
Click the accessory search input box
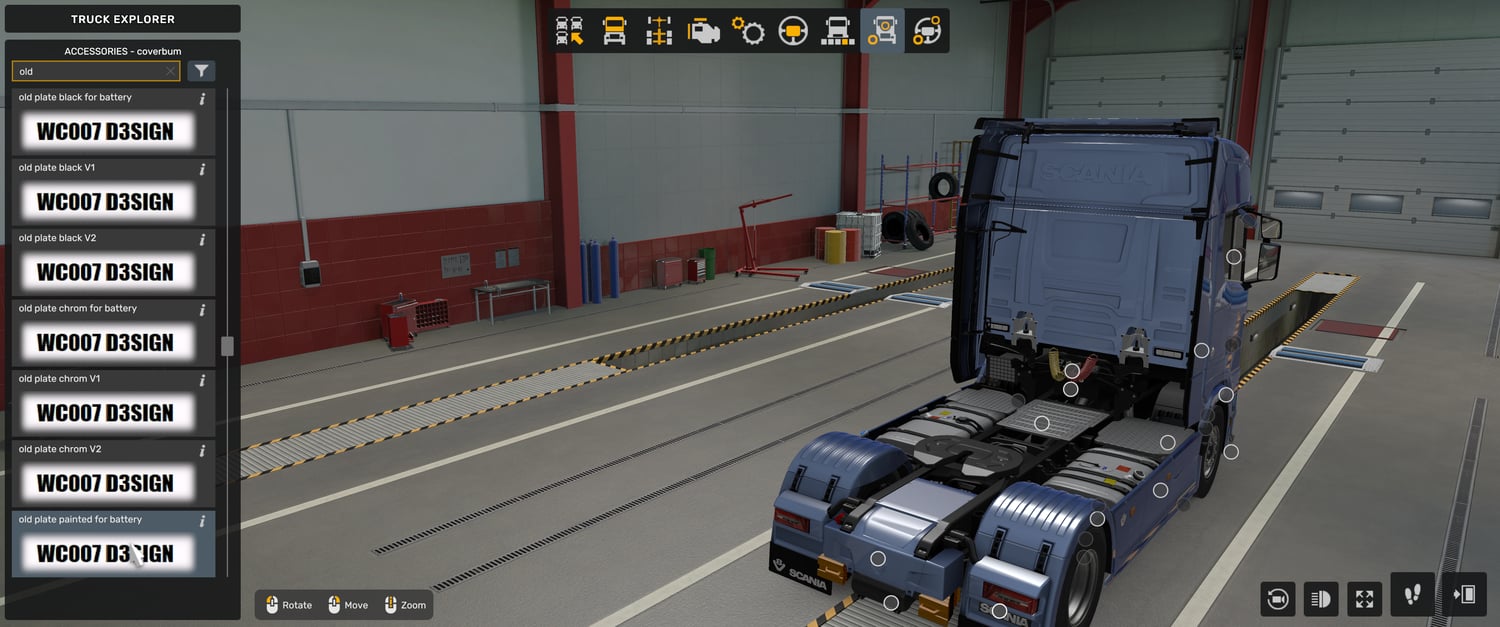point(90,72)
